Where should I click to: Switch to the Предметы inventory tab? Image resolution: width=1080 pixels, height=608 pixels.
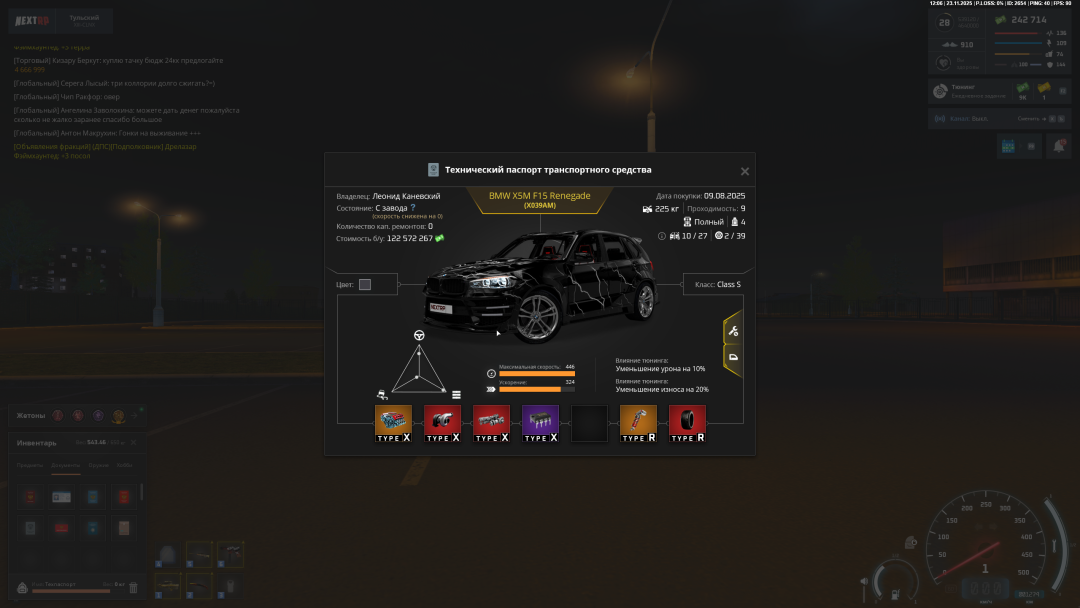tap(29, 465)
